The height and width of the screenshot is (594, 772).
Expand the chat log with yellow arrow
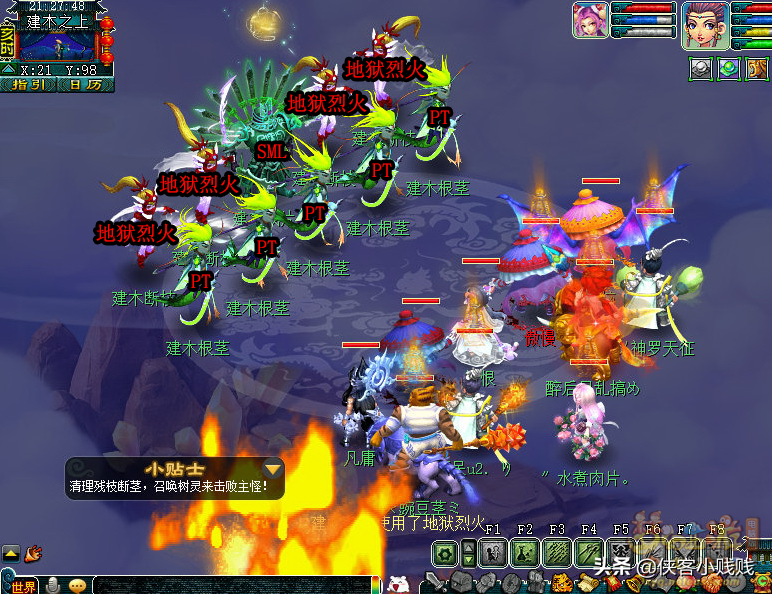[10, 552]
